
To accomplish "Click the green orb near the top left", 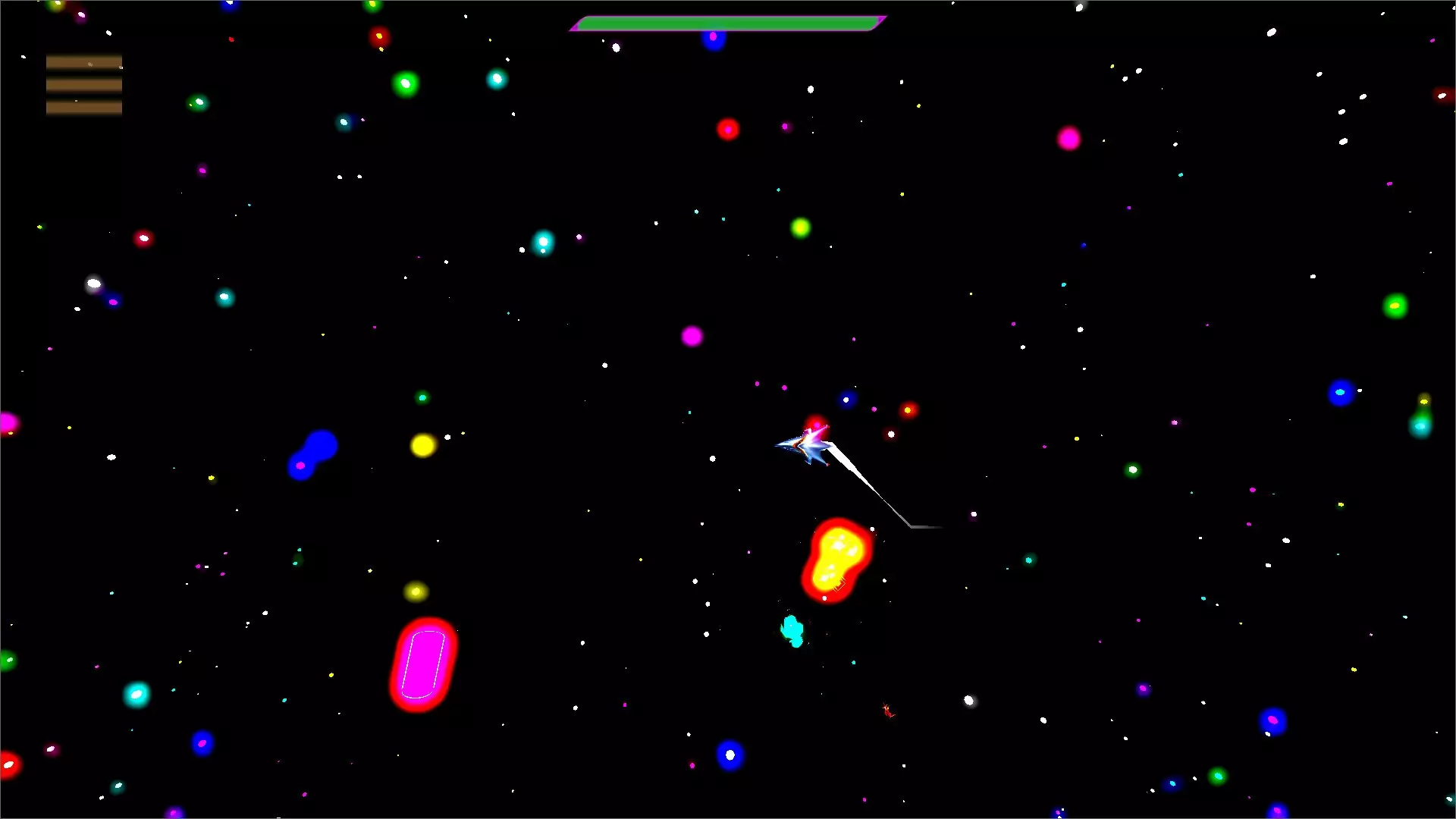I will pos(404,82).
